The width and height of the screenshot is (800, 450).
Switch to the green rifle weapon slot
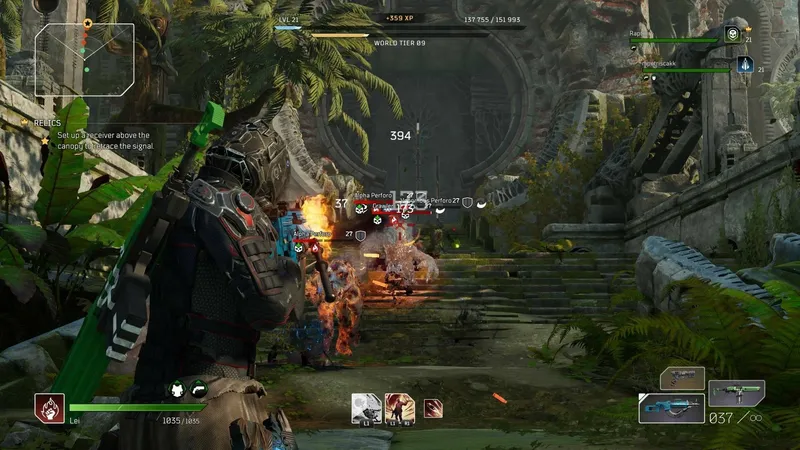coord(736,392)
